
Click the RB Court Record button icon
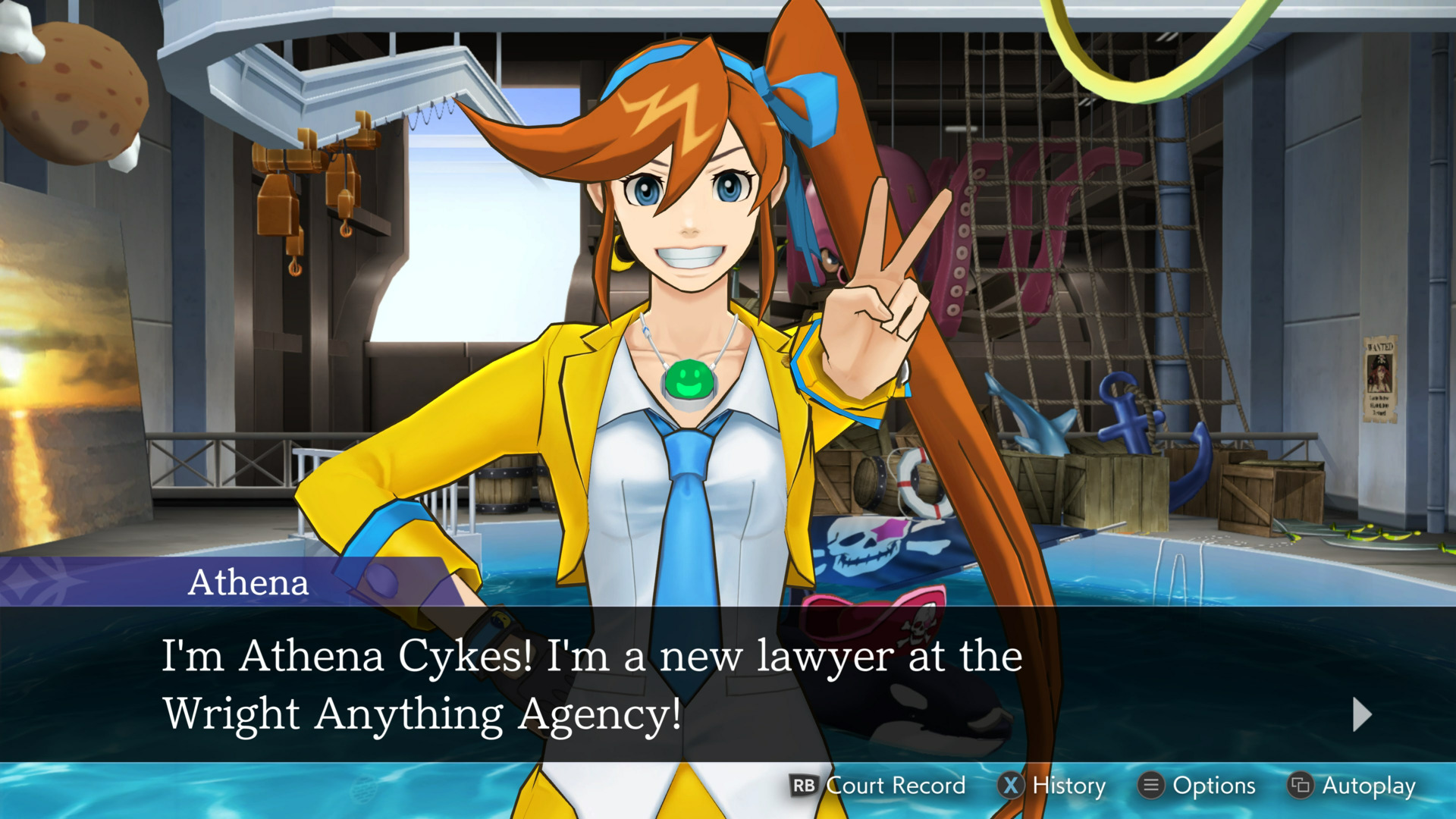[804, 786]
